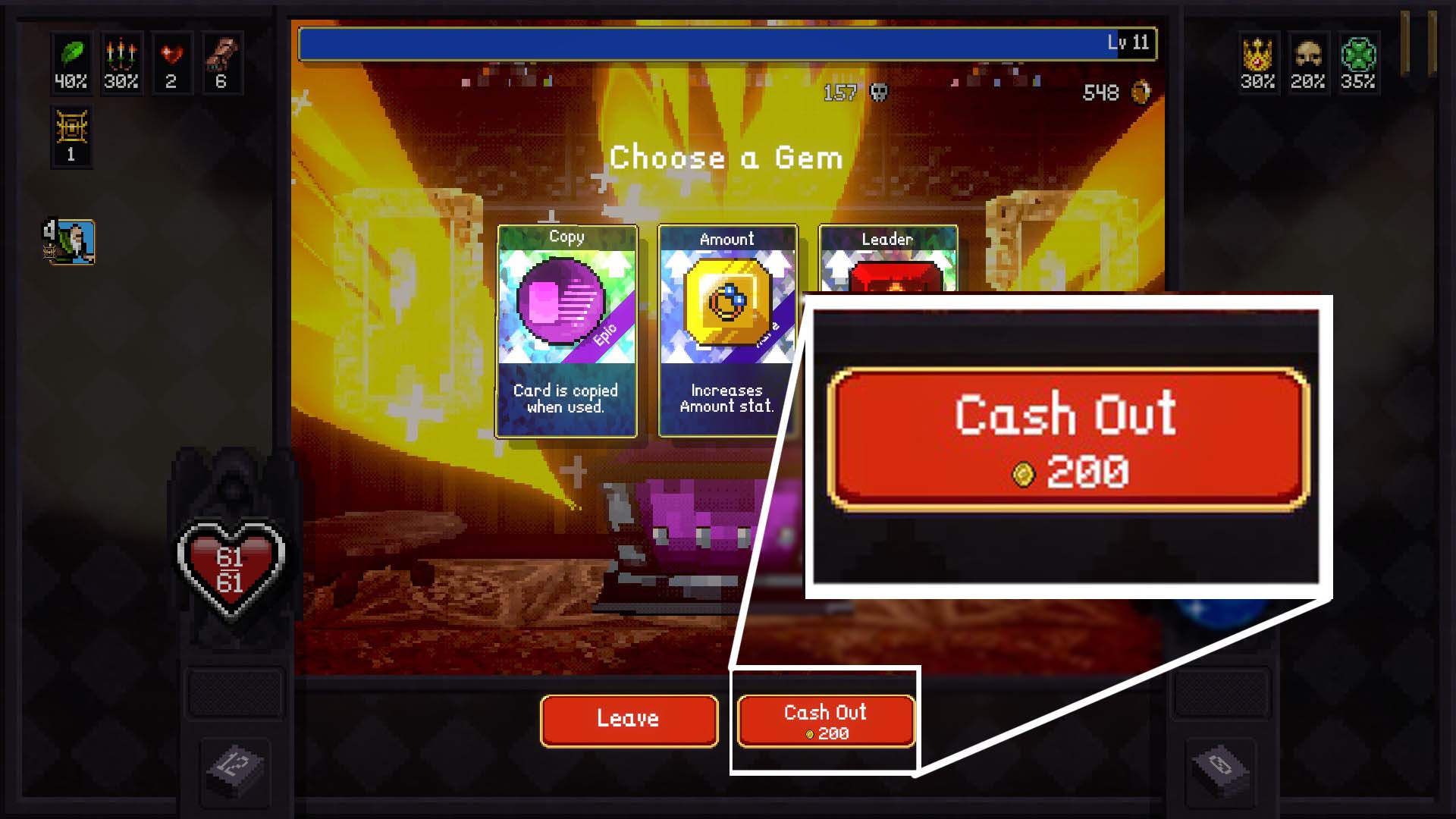Click the Lv 11 experience bar
Image resolution: width=1456 pixels, height=819 pixels.
click(726, 43)
